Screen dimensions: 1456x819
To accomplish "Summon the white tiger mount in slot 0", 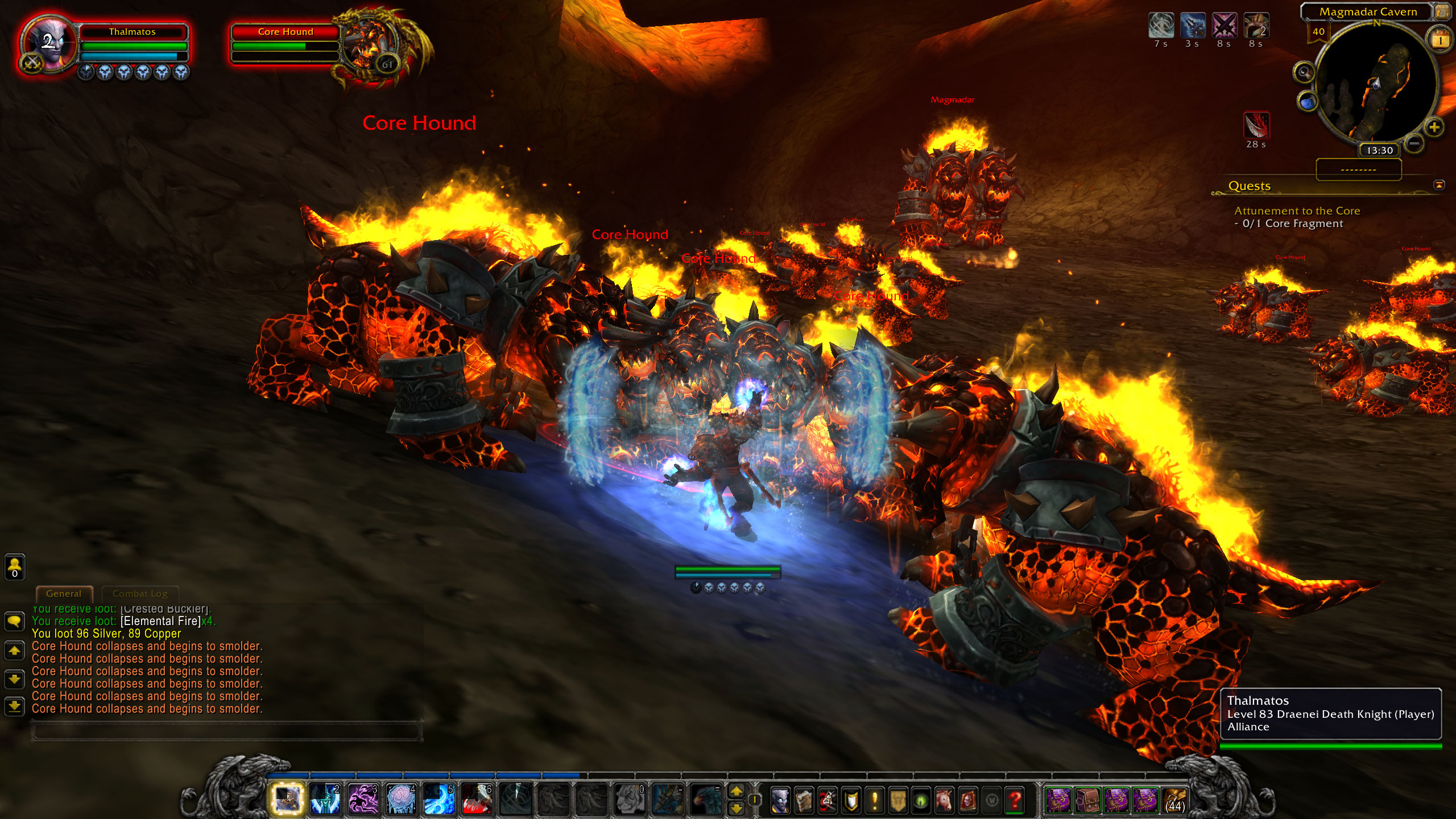I will coord(630,799).
